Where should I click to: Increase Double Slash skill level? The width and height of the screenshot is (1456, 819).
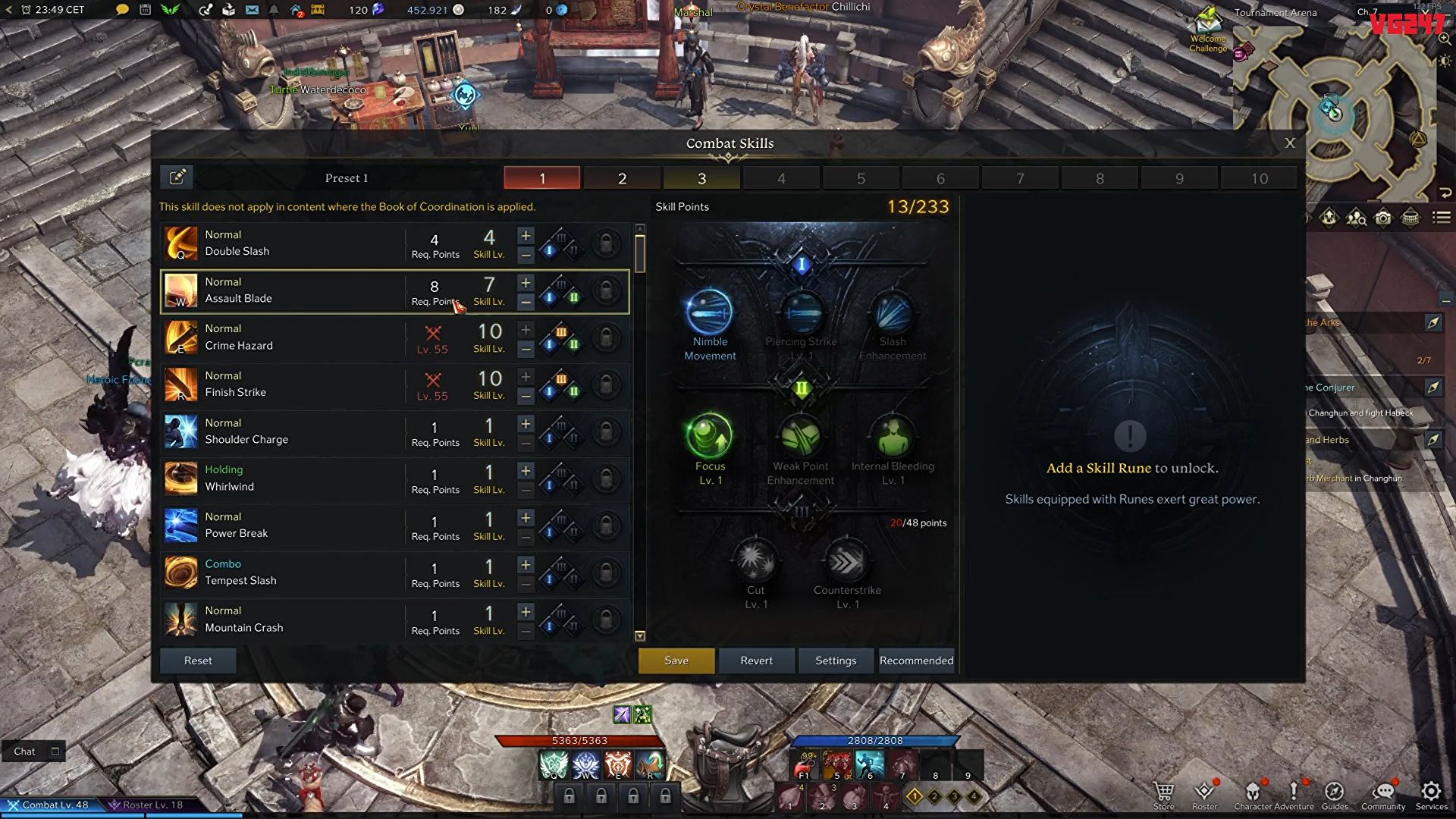pos(526,236)
